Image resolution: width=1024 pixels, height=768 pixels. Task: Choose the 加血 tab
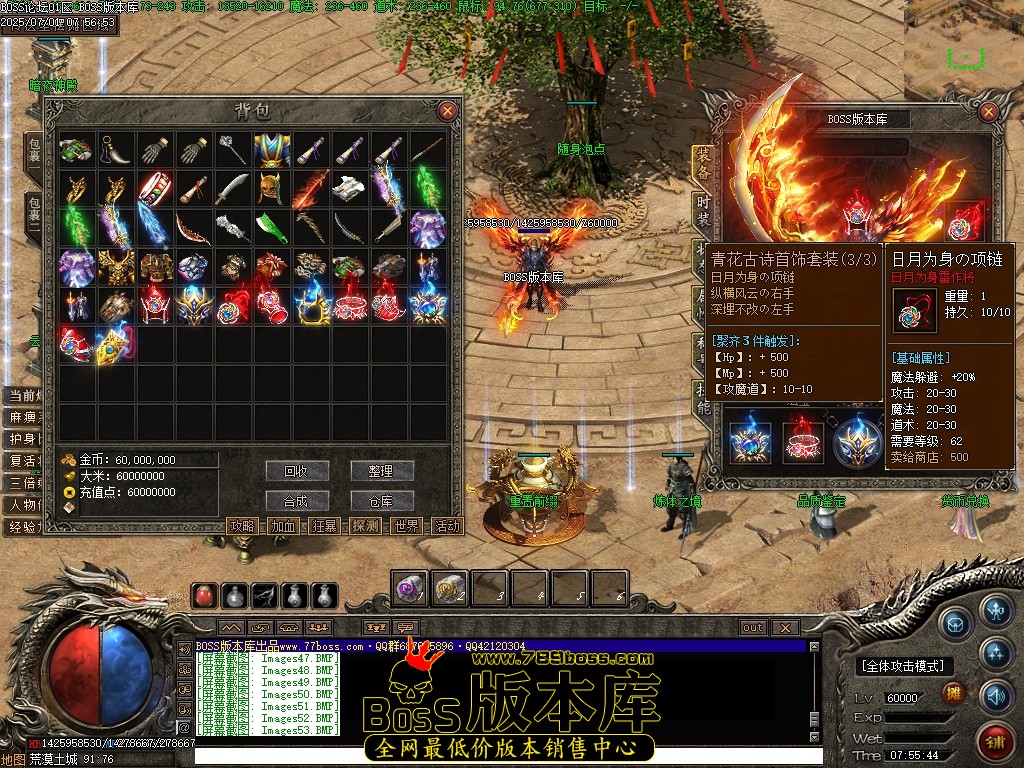coord(283,526)
